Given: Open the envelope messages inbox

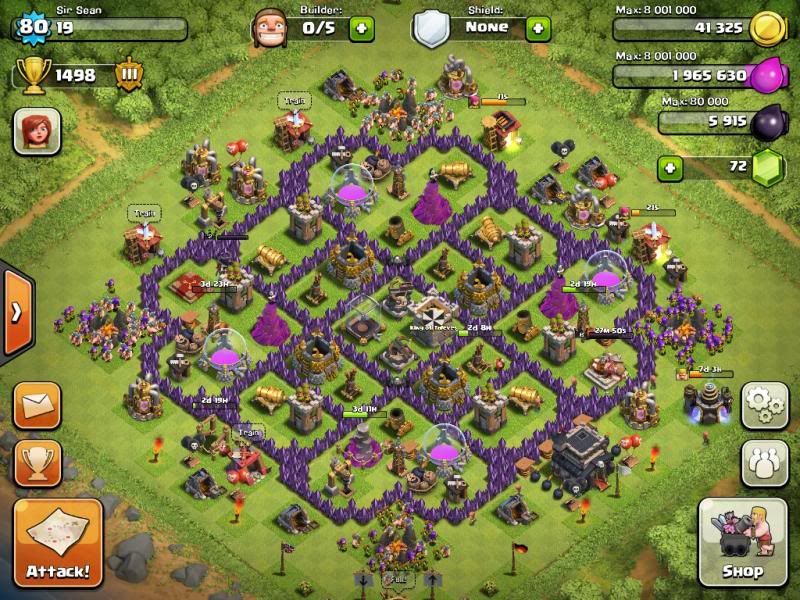Looking at the screenshot, I should [x=37, y=405].
